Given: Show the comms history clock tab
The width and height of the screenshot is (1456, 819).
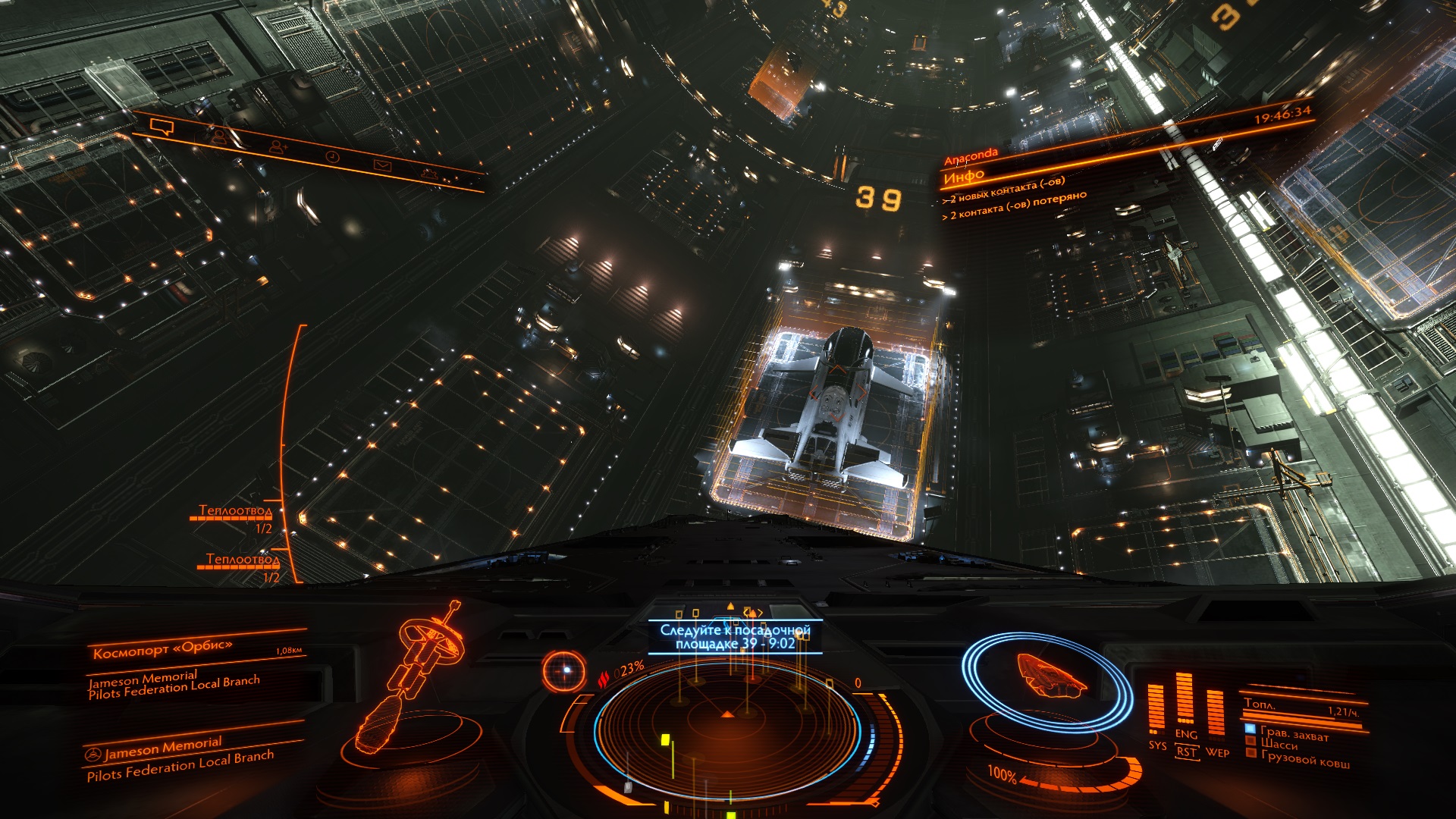Looking at the screenshot, I should [332, 156].
